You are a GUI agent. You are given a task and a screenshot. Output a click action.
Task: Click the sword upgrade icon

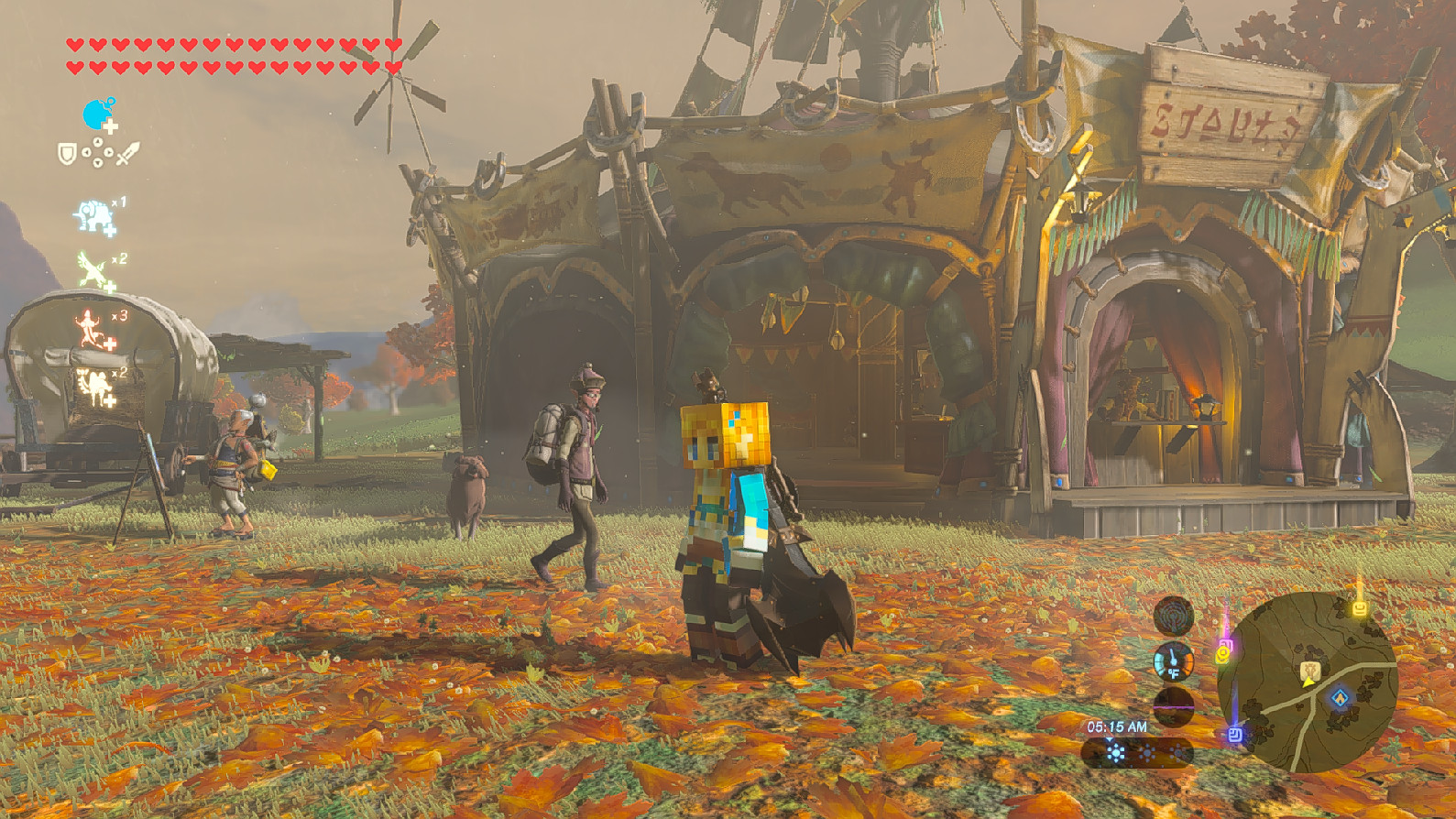[x=126, y=153]
